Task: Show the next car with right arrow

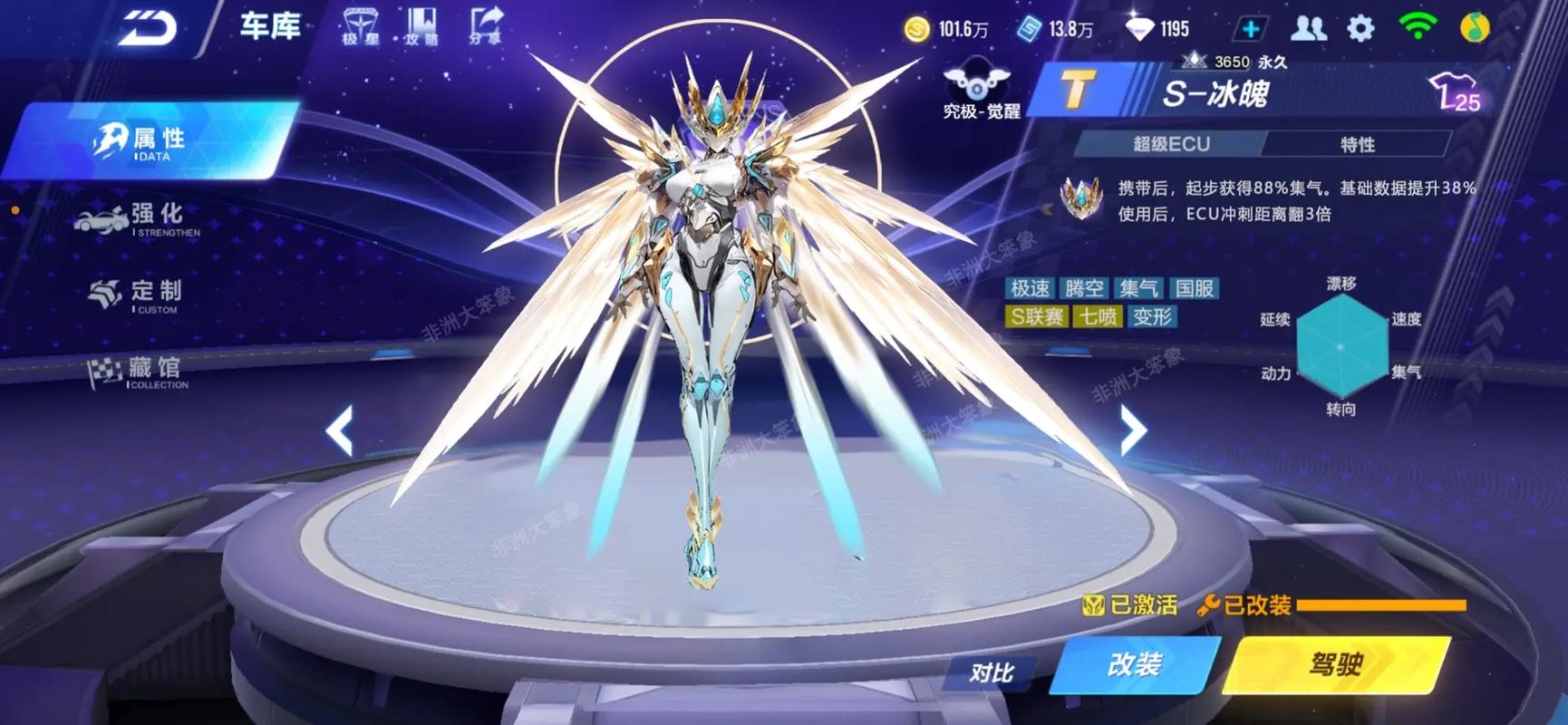Action: (1133, 430)
